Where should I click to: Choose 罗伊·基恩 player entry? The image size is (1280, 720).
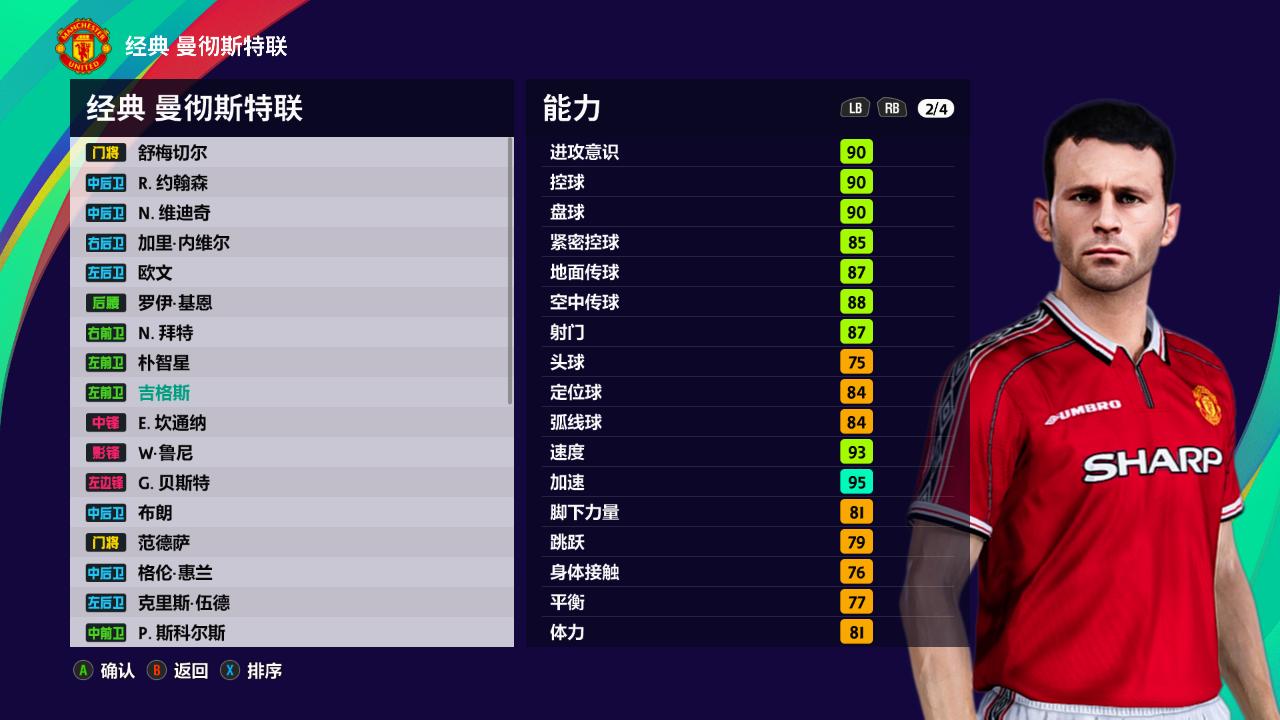[290, 303]
